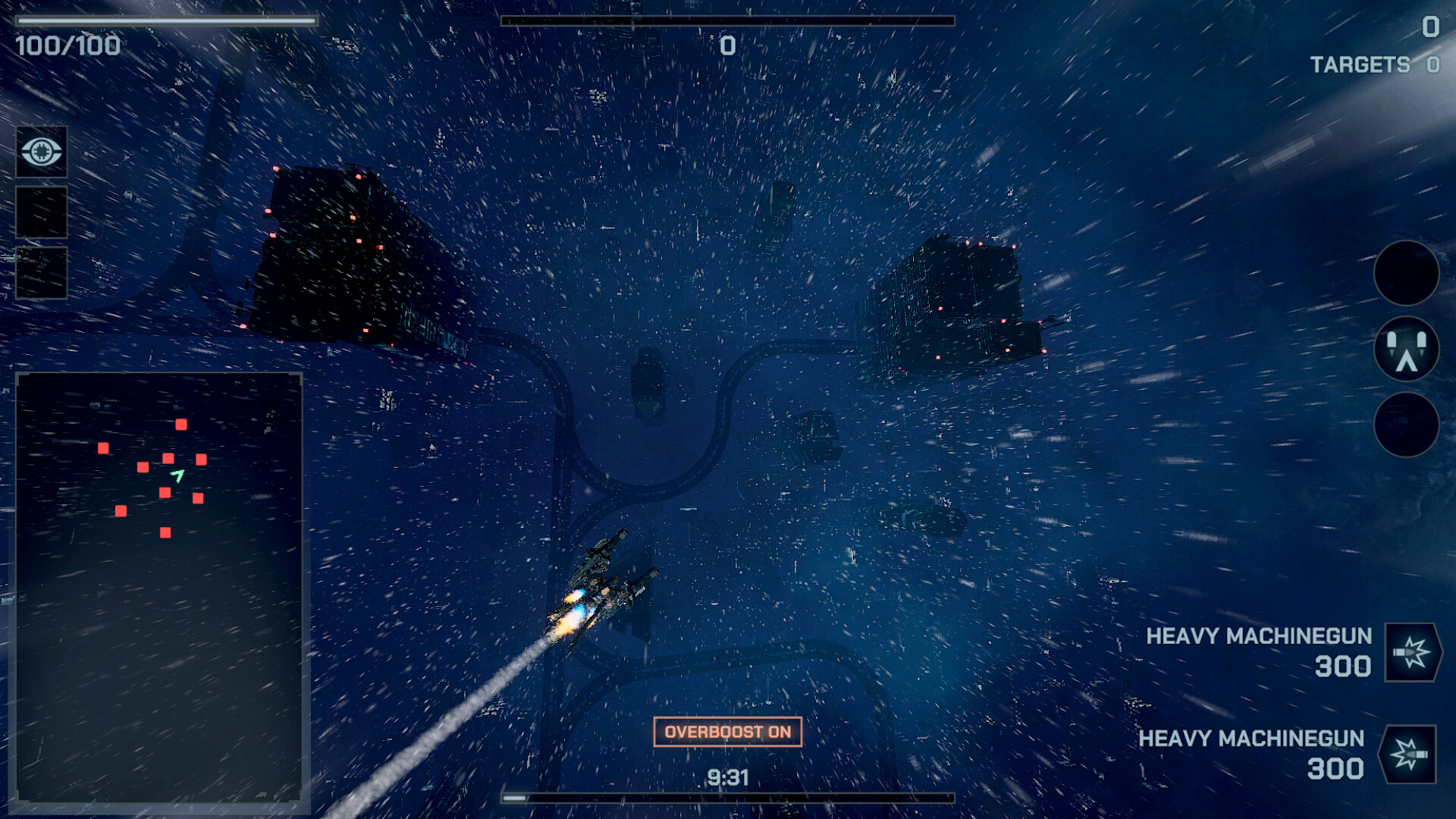Image resolution: width=1456 pixels, height=819 pixels.
Task: Select the 100/100 health readout
Action: [x=68, y=47]
